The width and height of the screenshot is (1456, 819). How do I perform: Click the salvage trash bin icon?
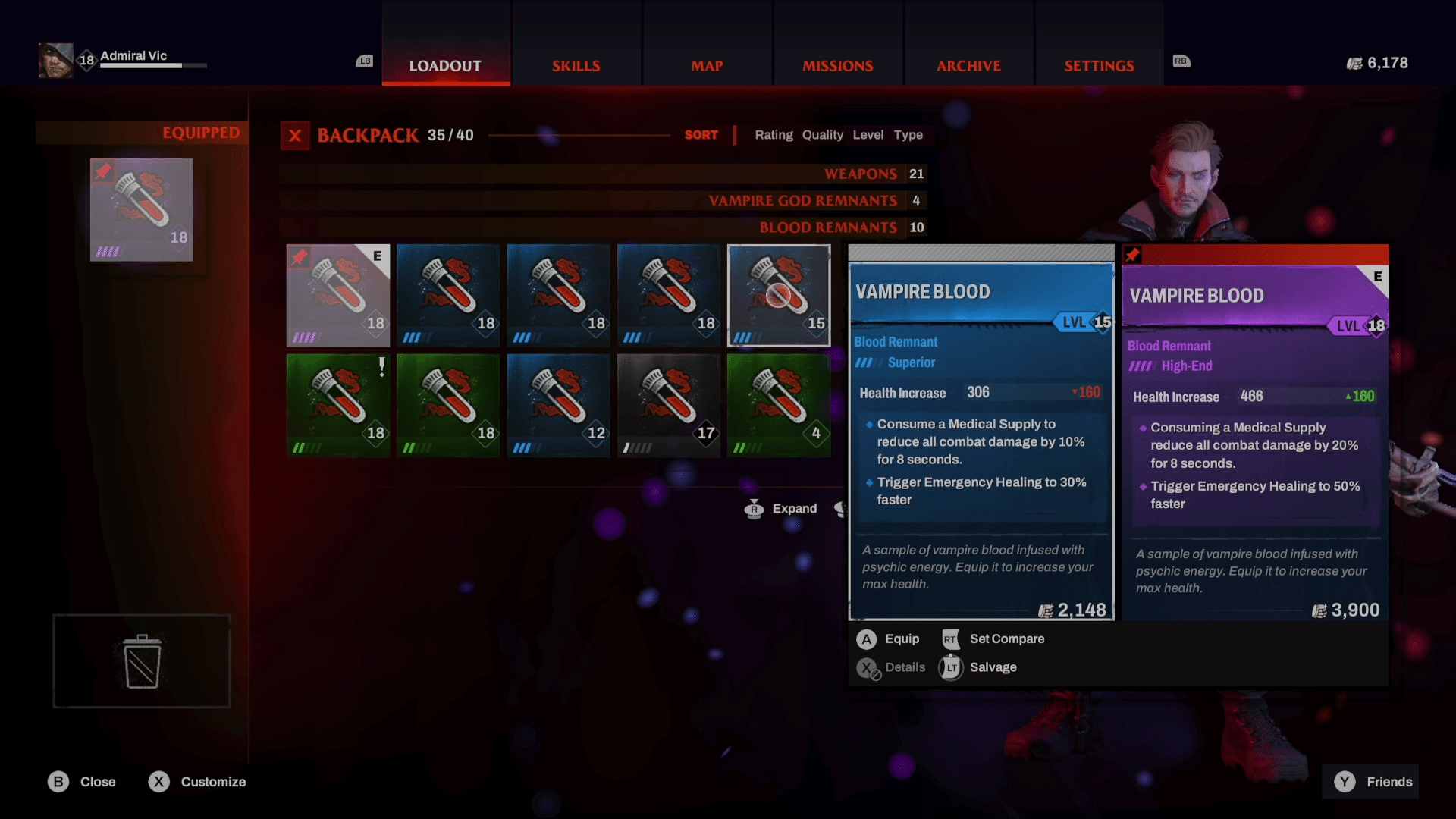tap(141, 661)
